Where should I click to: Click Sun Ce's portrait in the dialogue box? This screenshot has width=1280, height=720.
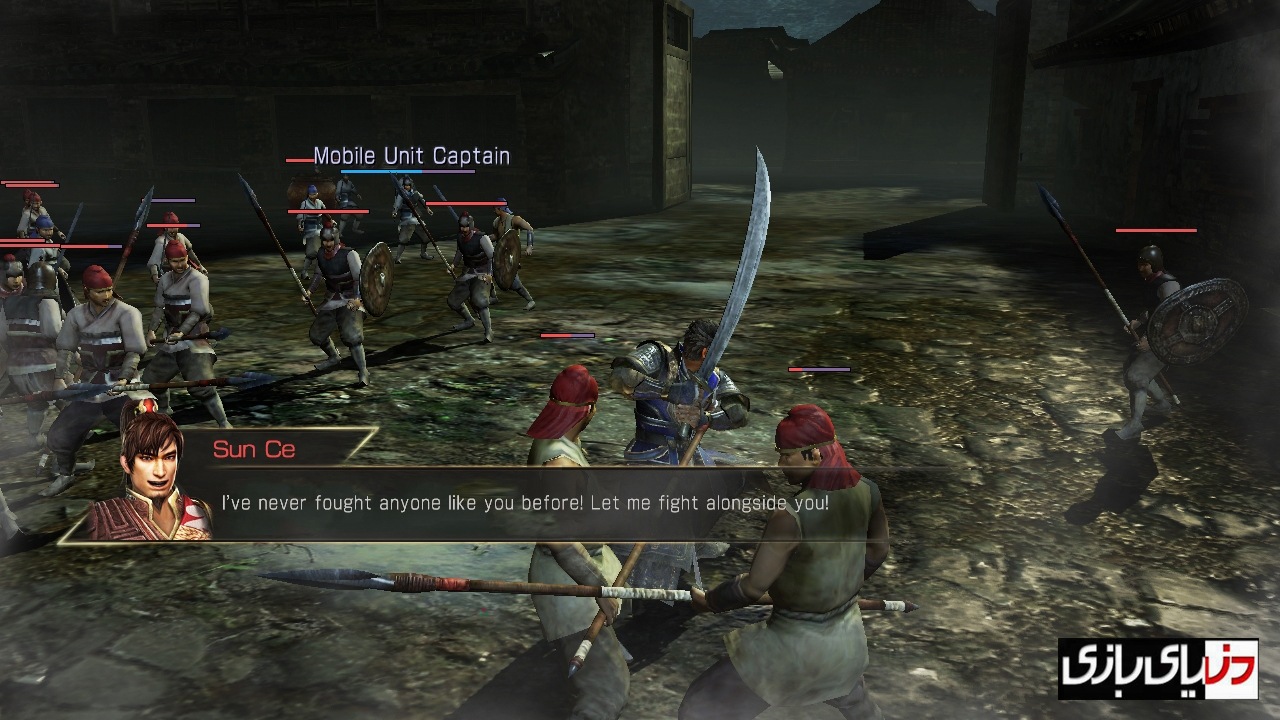150,475
